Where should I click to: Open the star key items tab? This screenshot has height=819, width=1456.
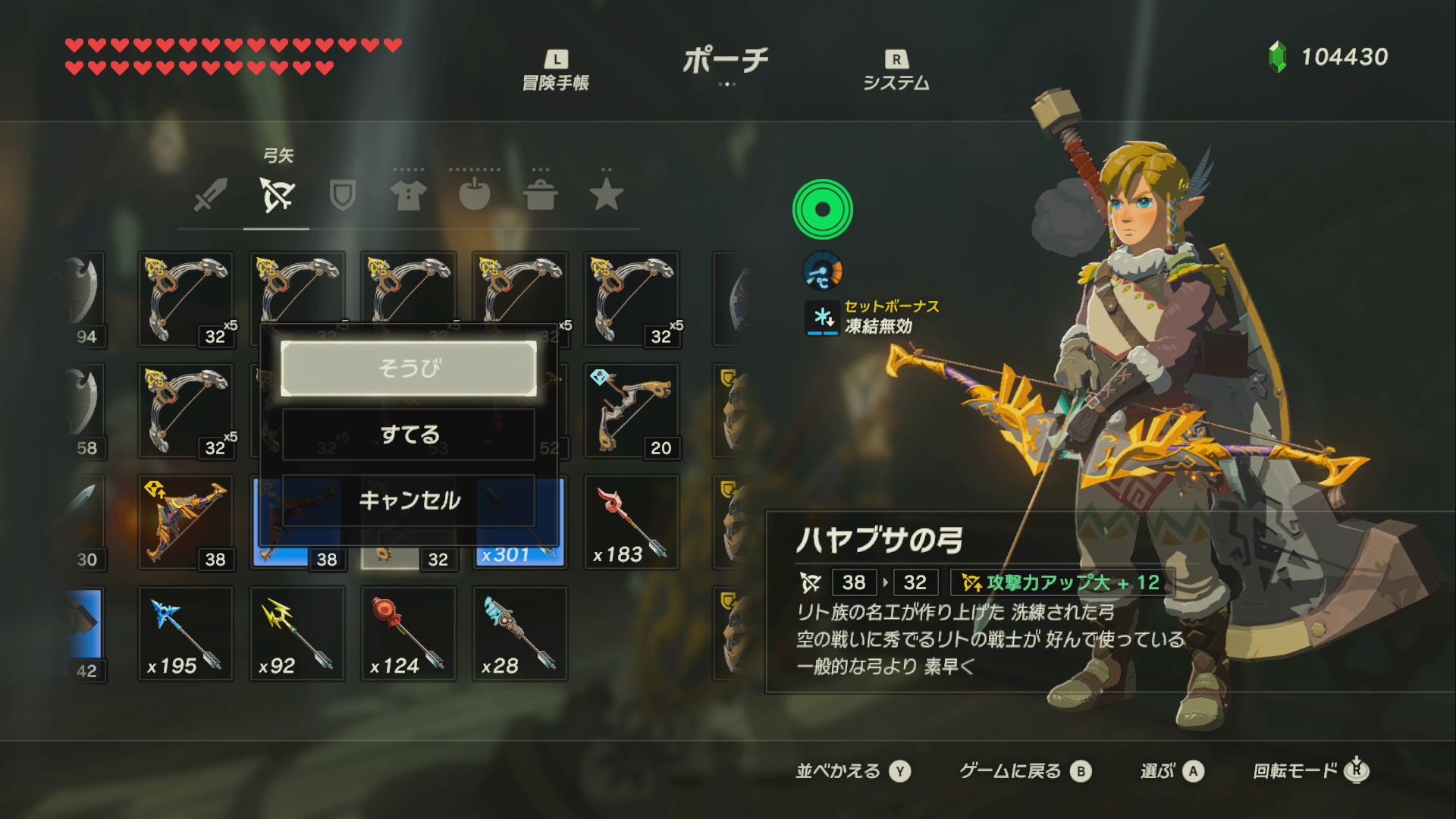pos(607,195)
